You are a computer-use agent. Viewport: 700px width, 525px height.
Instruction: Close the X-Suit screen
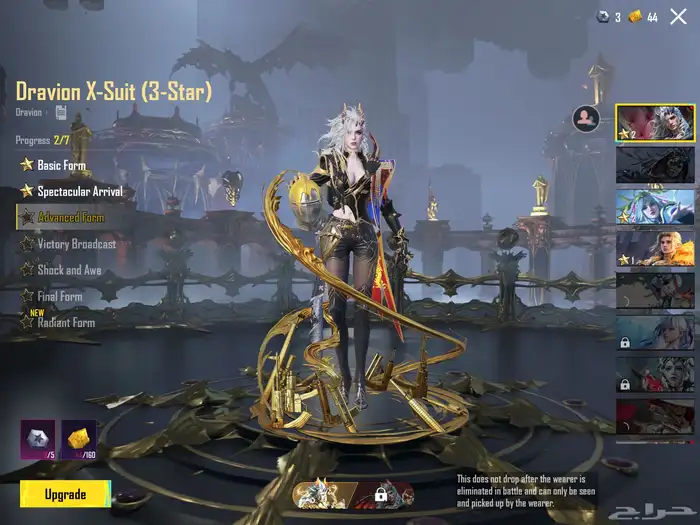tap(678, 16)
